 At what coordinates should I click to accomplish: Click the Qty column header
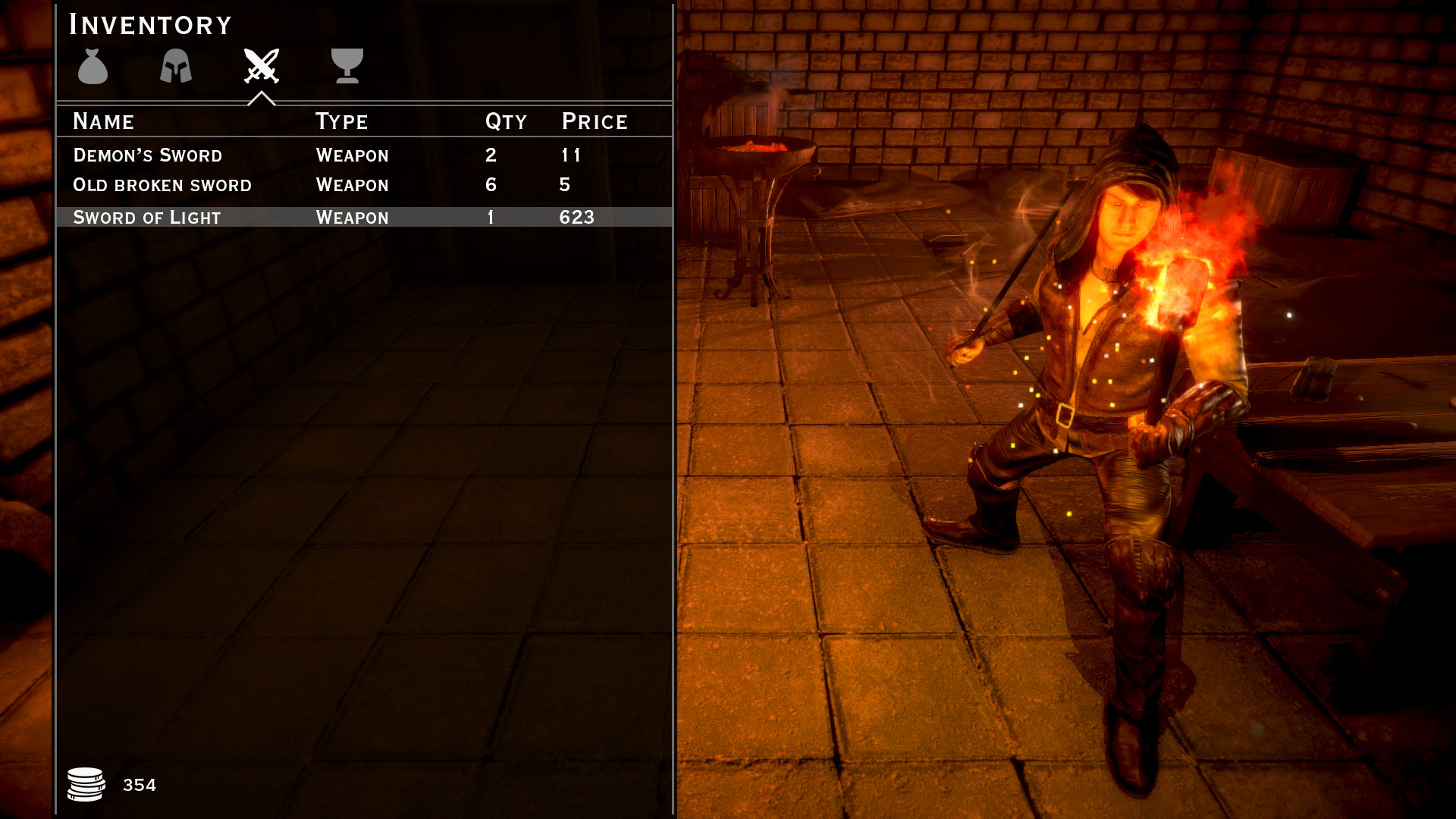[505, 121]
